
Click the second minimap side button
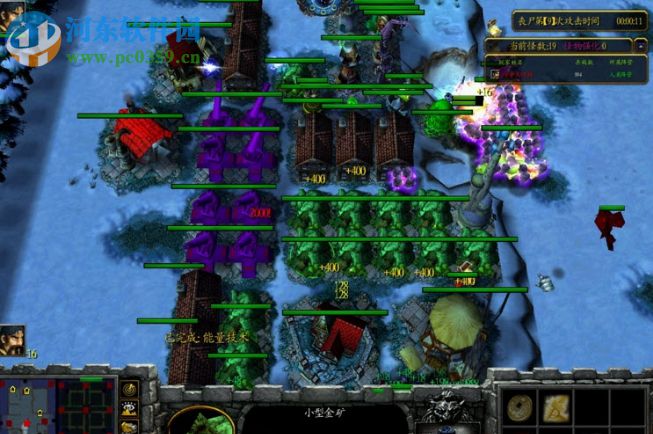point(130,408)
